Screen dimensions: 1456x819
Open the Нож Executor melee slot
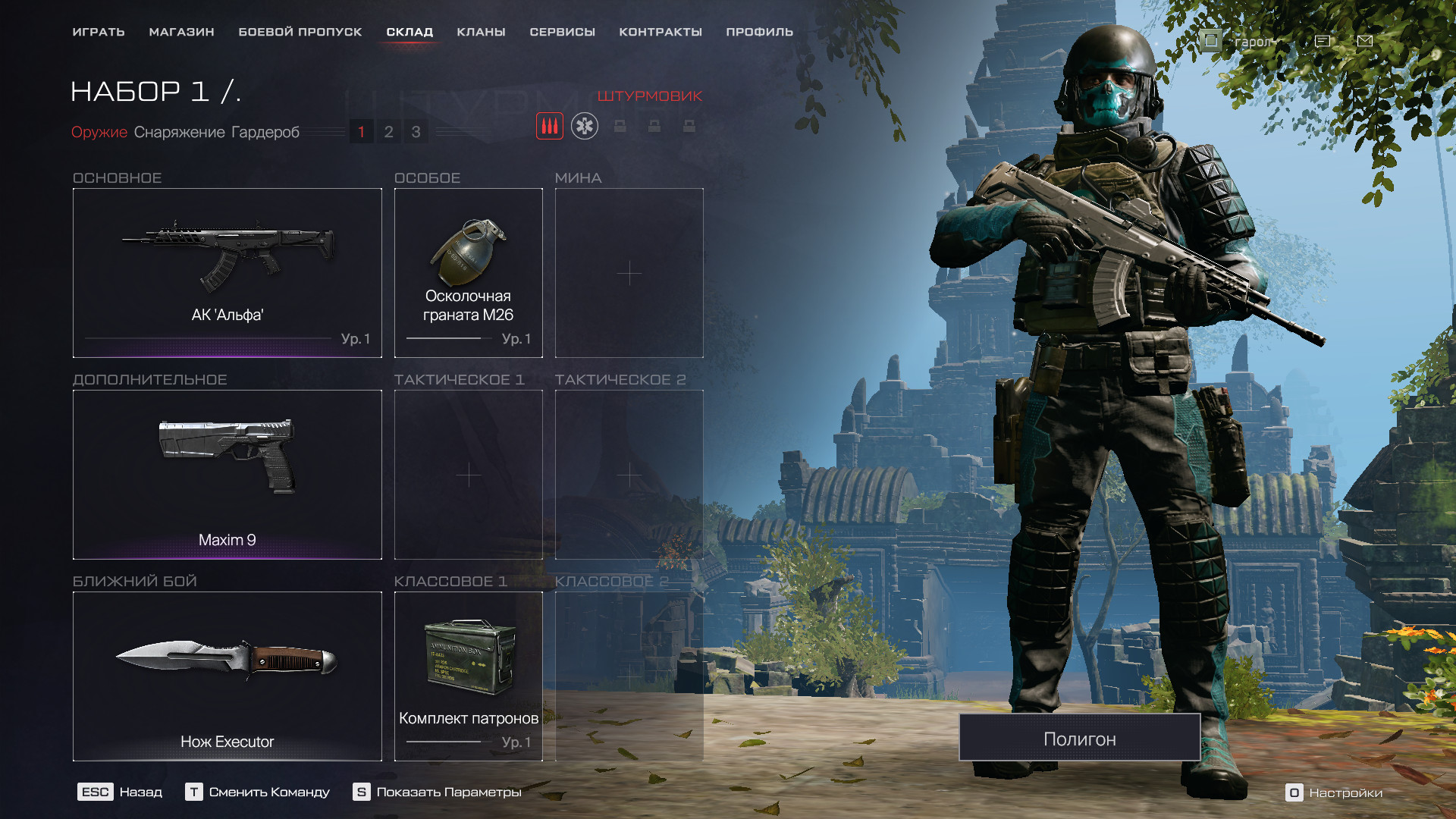pos(227,676)
